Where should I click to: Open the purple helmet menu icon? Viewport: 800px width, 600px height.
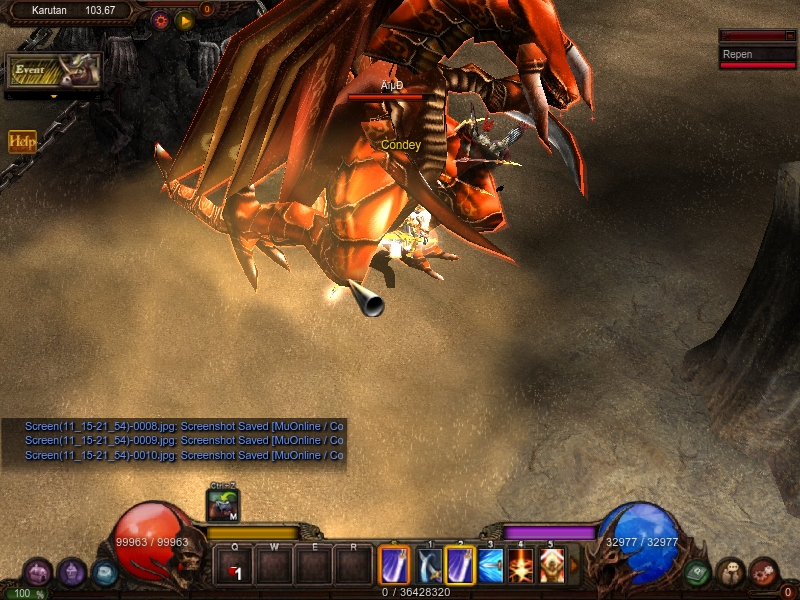[x=71, y=572]
